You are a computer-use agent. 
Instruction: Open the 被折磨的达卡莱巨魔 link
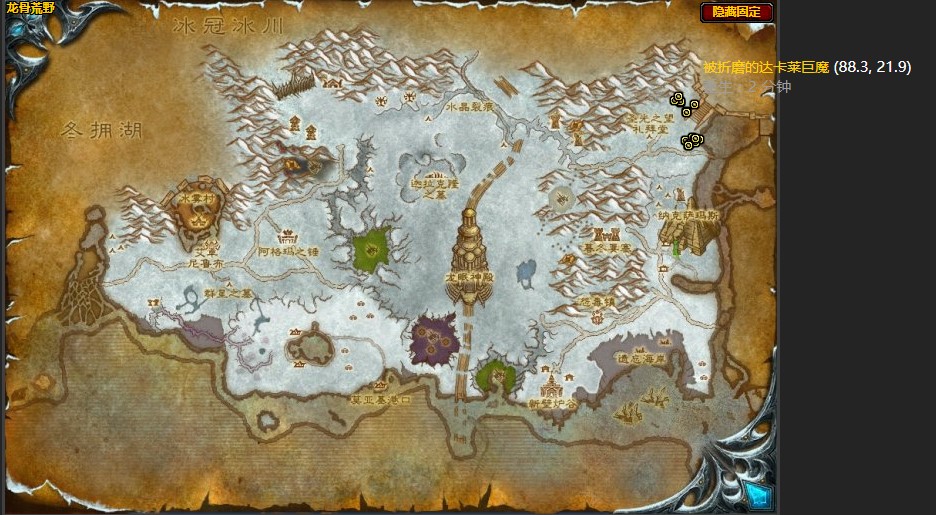[766, 68]
